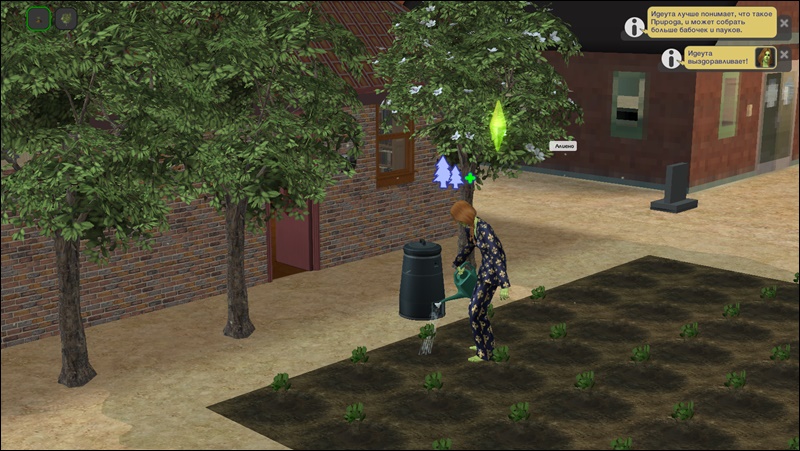
Task: Click the Sim portrait in the recovery notification
Action: 766,57
